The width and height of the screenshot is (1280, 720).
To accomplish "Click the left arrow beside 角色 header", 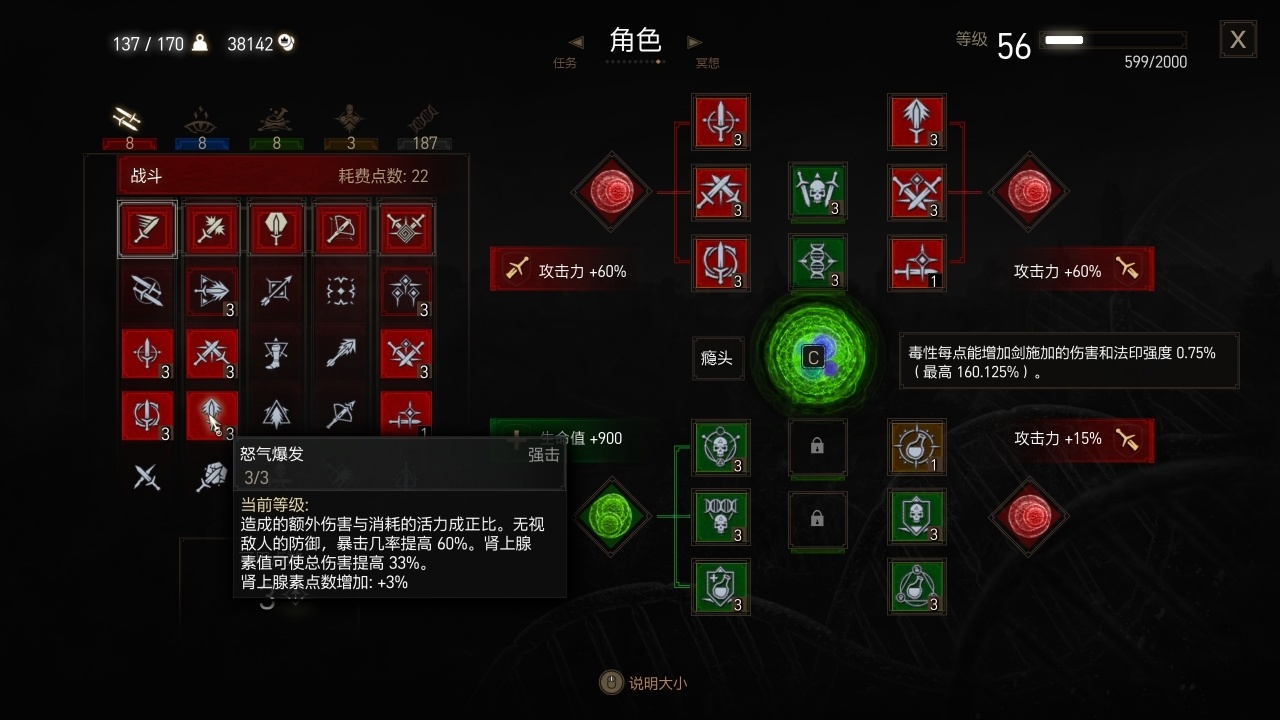I will tap(575, 42).
